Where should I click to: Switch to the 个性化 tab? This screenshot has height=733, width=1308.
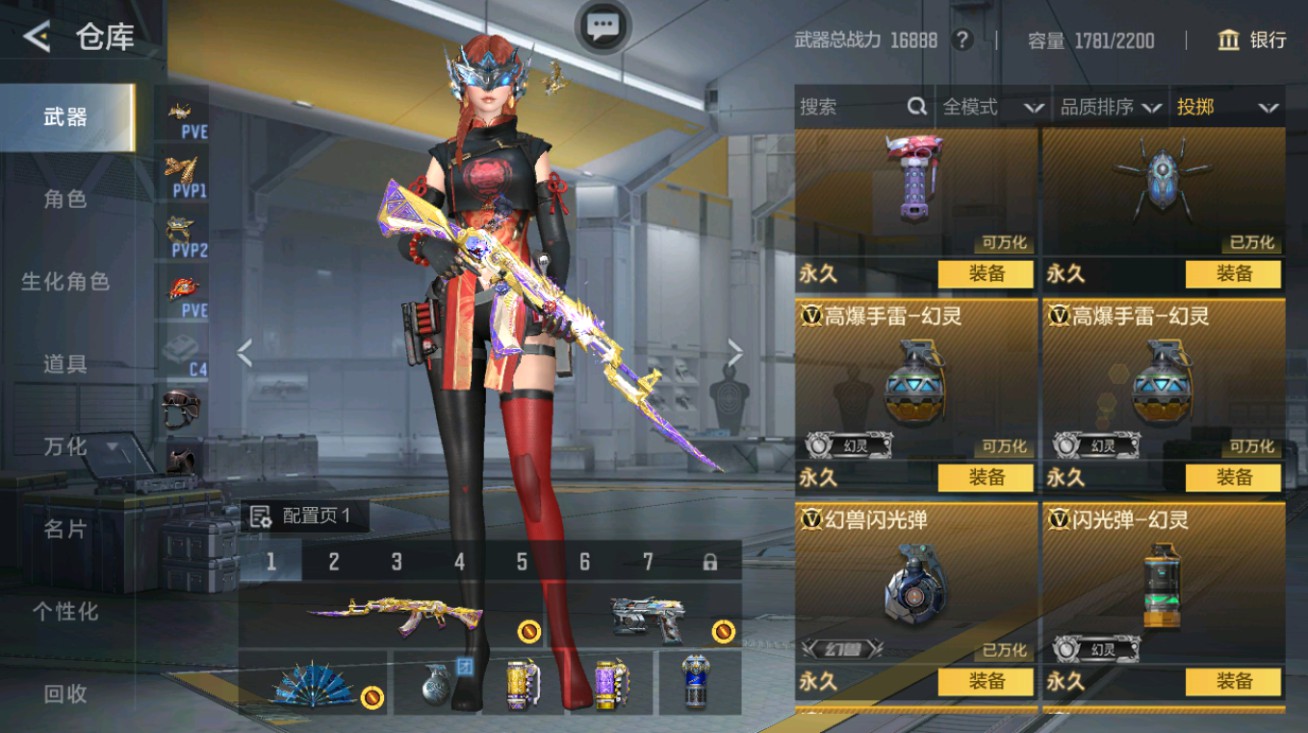66,611
